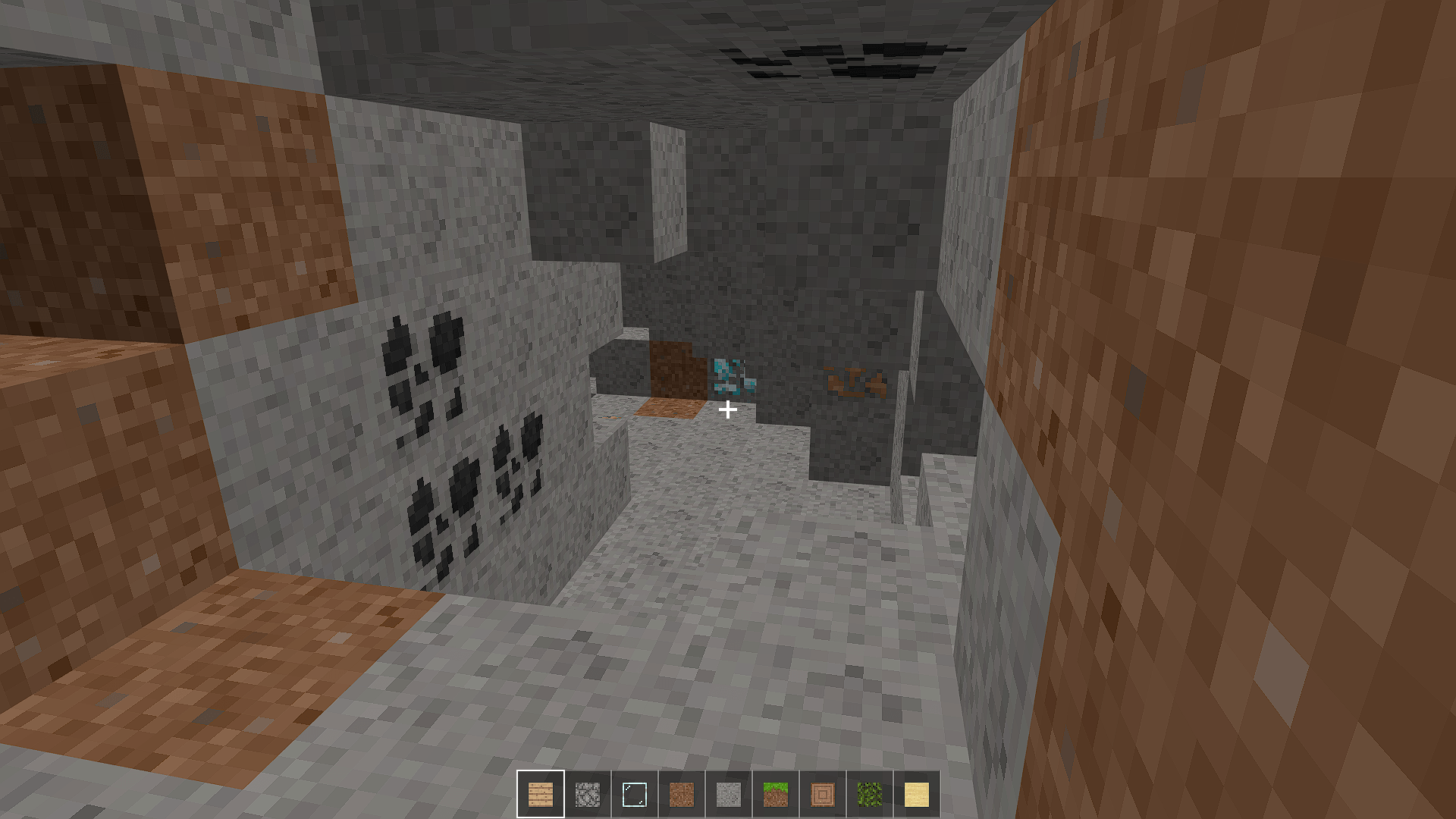Select the grass block hotbar slot
The height and width of the screenshot is (819, 1456).
(x=776, y=794)
